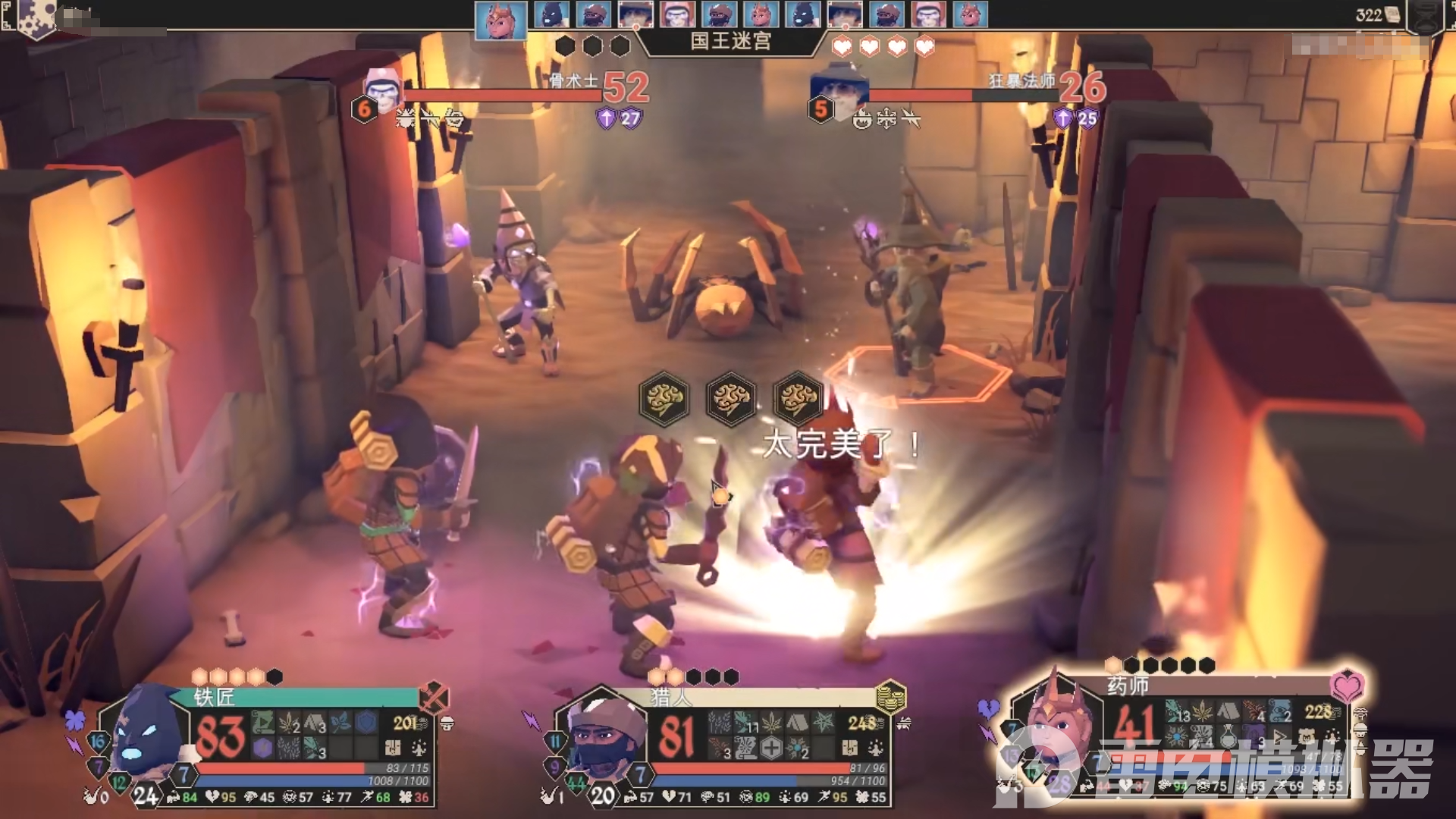The image size is (1456, 819).
Task: Select the Blacksmith's tent item slot
Action: (x=314, y=722)
